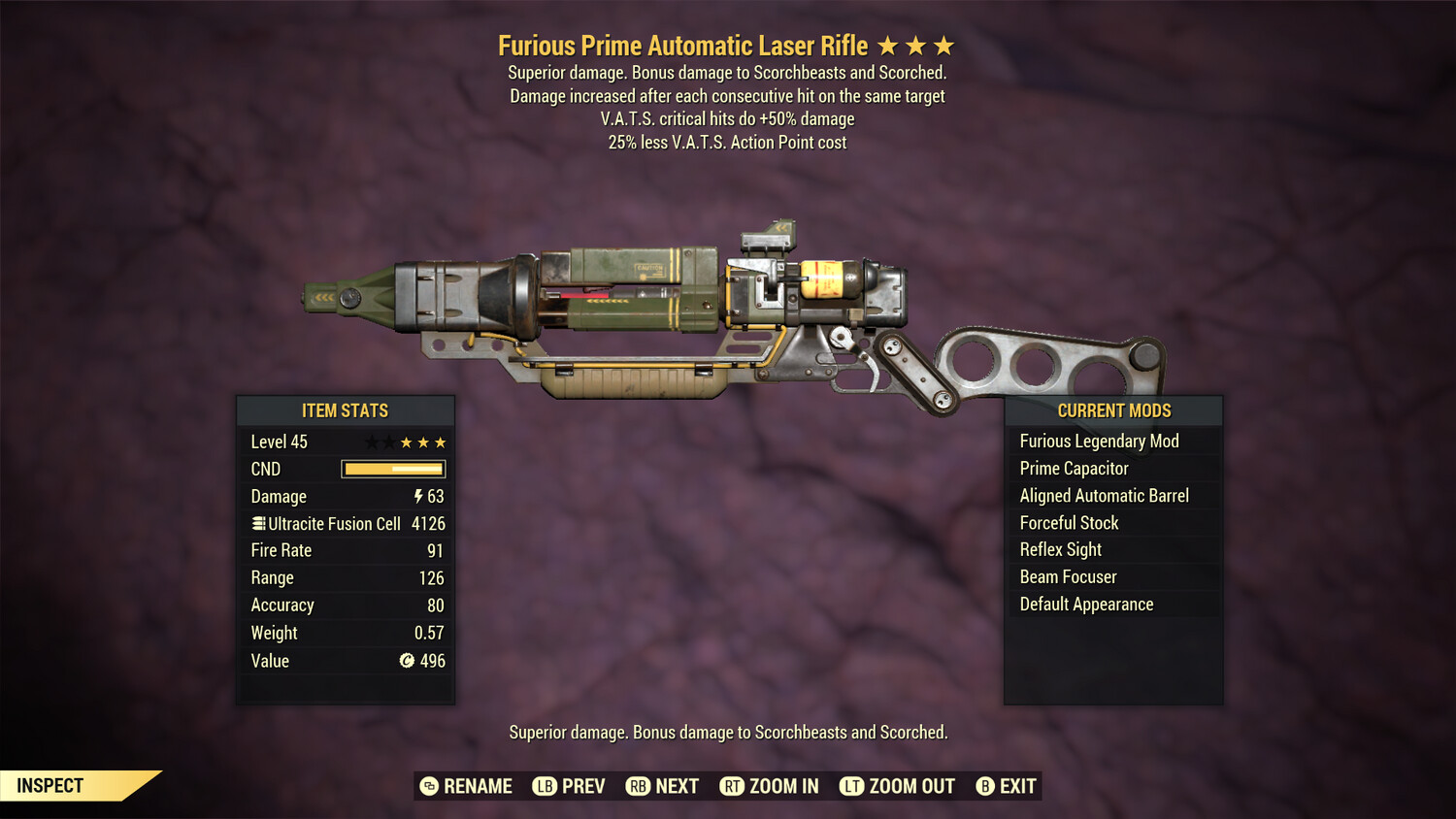Viewport: 1456px width, 819px height.
Task: Open the Default Appearance option
Action: [1086, 604]
